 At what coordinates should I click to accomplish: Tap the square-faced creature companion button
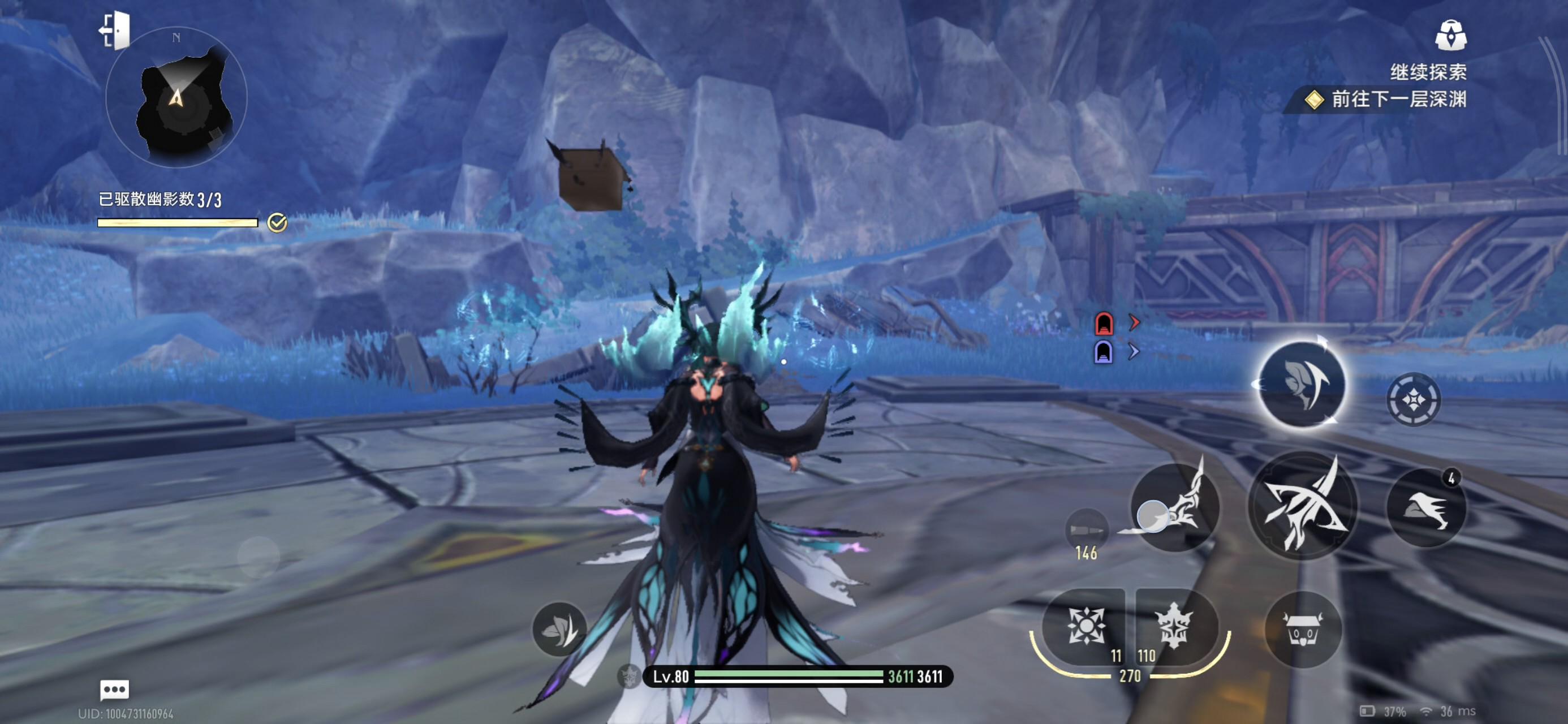point(1303,630)
